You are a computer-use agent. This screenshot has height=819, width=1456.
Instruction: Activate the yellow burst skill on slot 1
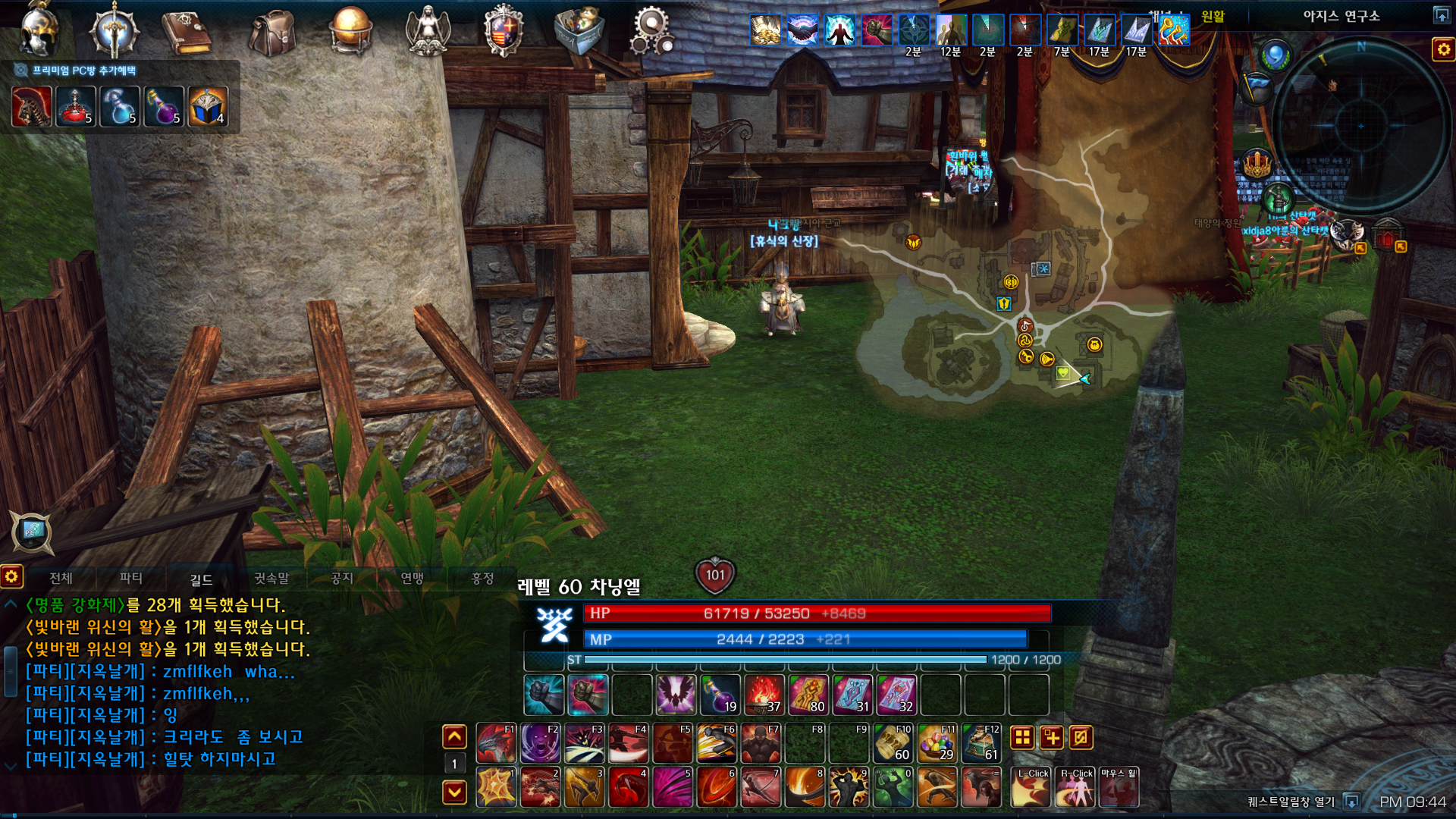click(497, 786)
